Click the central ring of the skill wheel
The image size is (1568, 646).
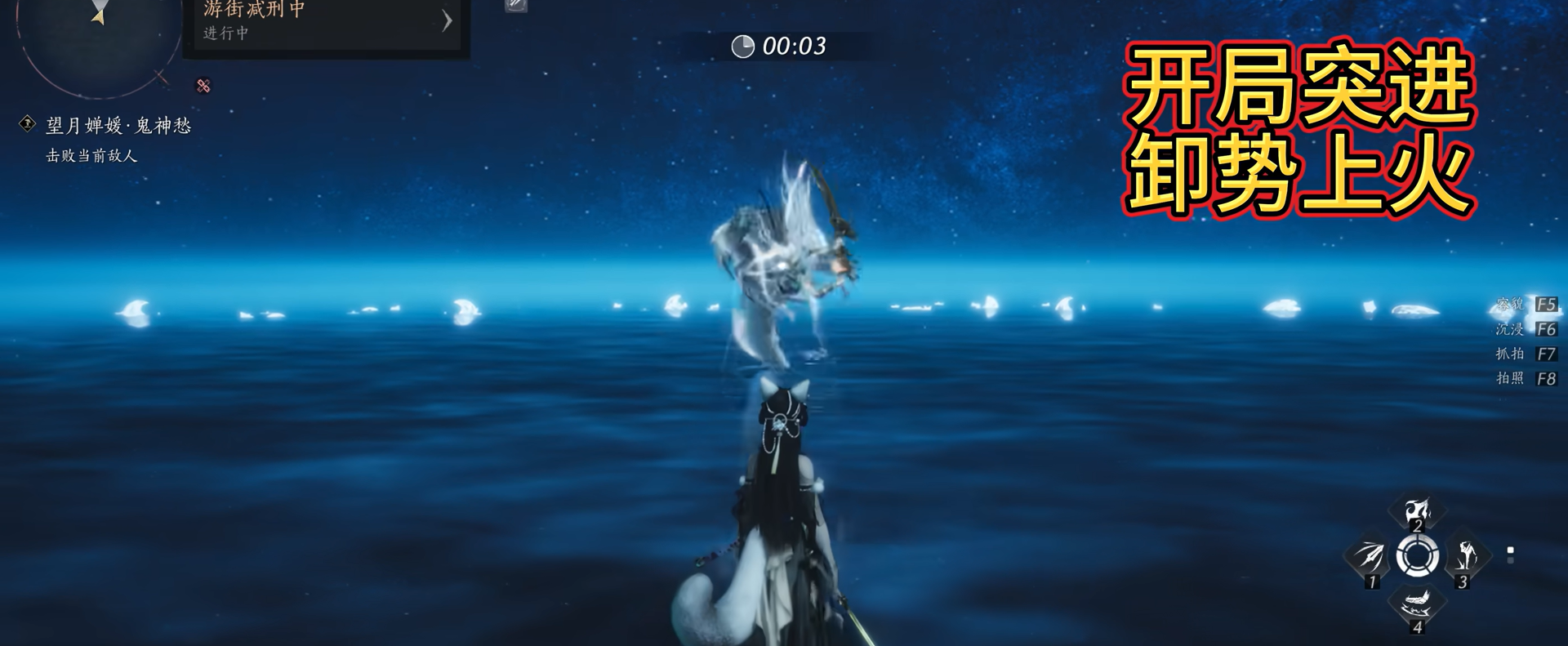click(x=1417, y=558)
